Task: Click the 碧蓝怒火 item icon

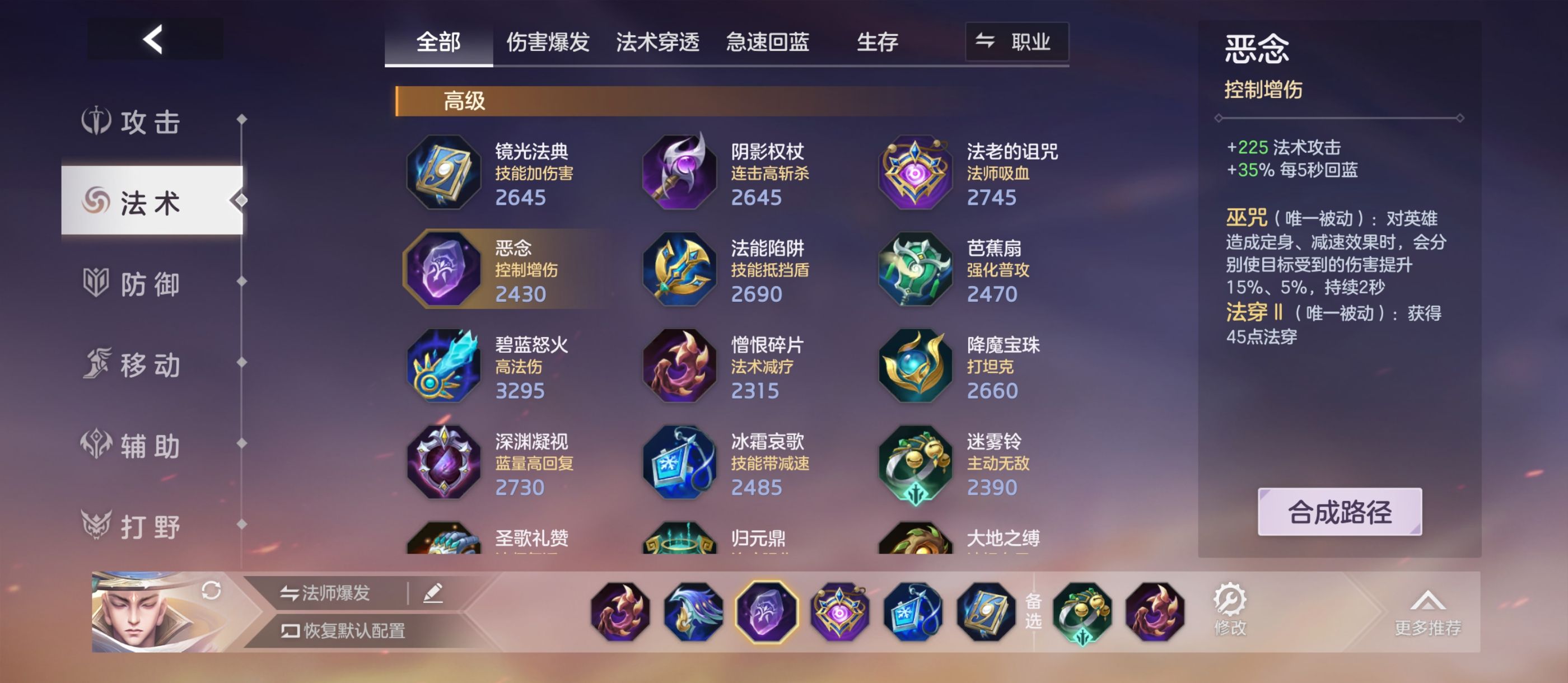Action: (x=444, y=366)
